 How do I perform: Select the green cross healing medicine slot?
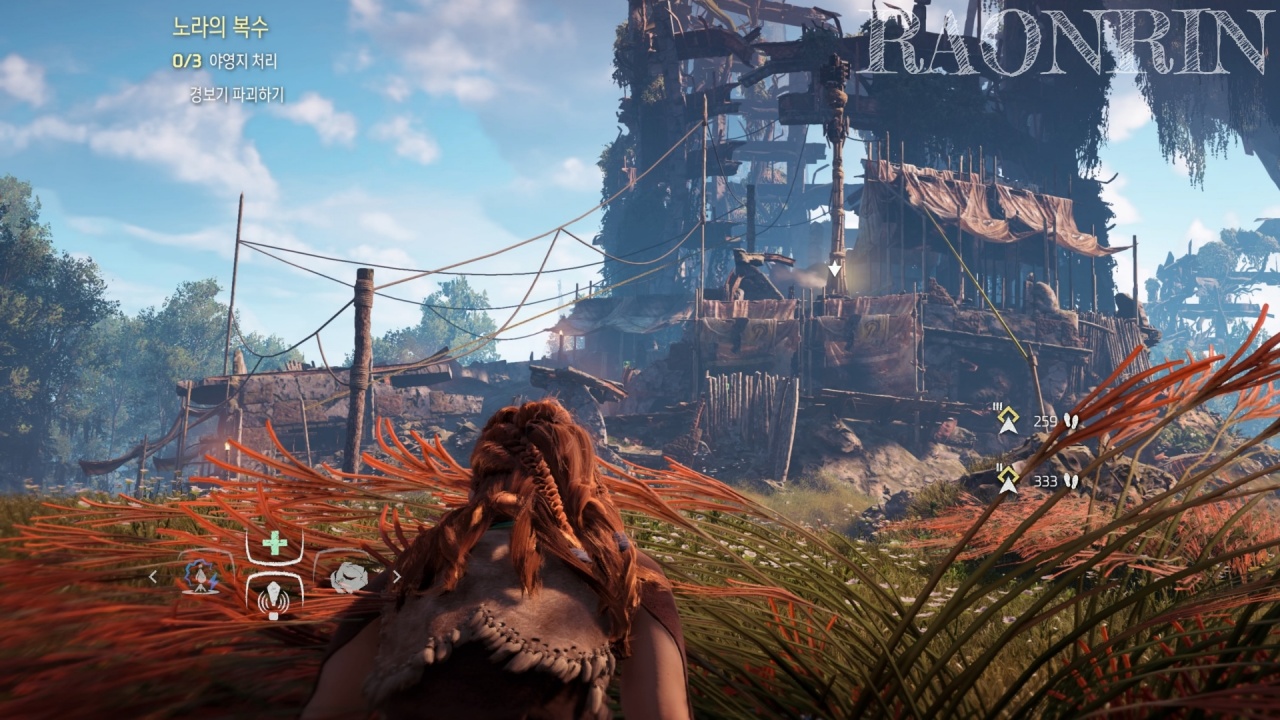click(274, 544)
